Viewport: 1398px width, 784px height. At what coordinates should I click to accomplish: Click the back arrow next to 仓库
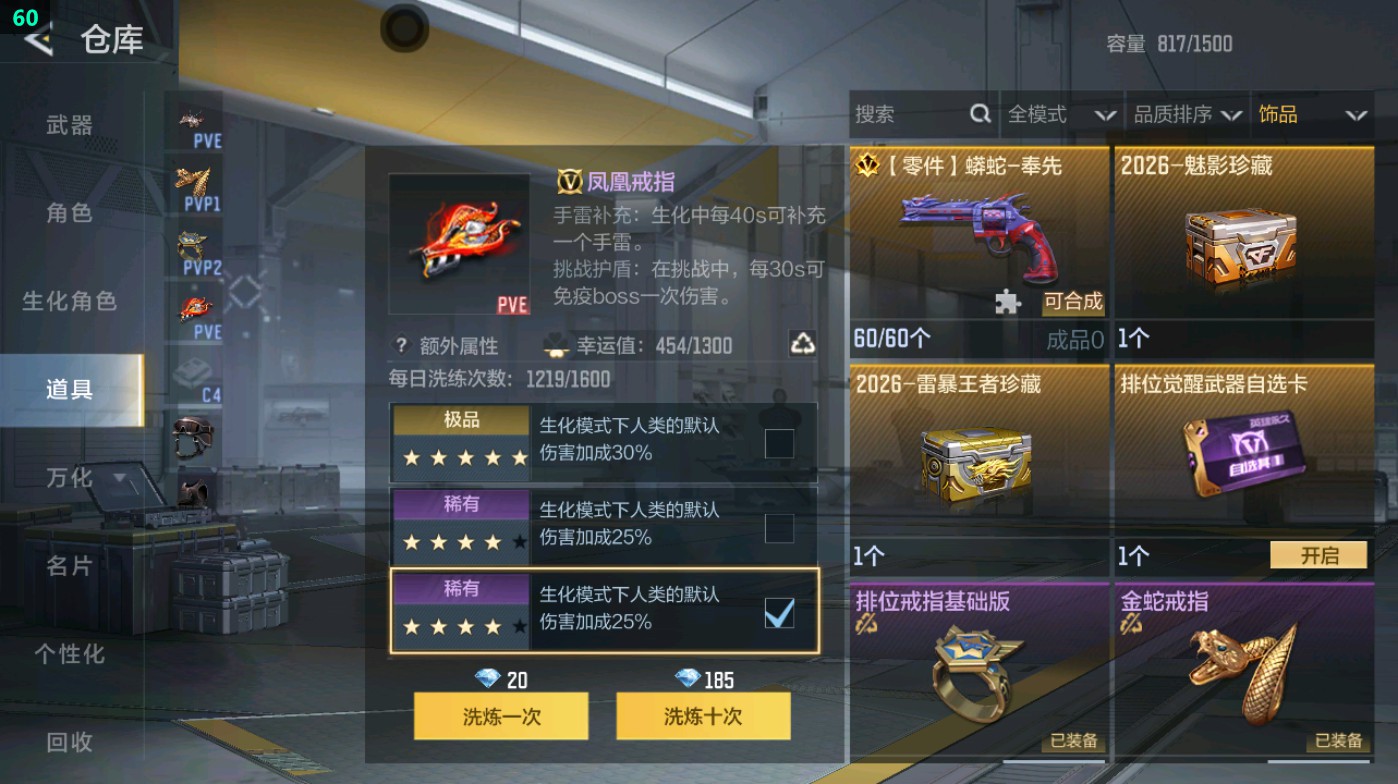pyautogui.click(x=36, y=42)
